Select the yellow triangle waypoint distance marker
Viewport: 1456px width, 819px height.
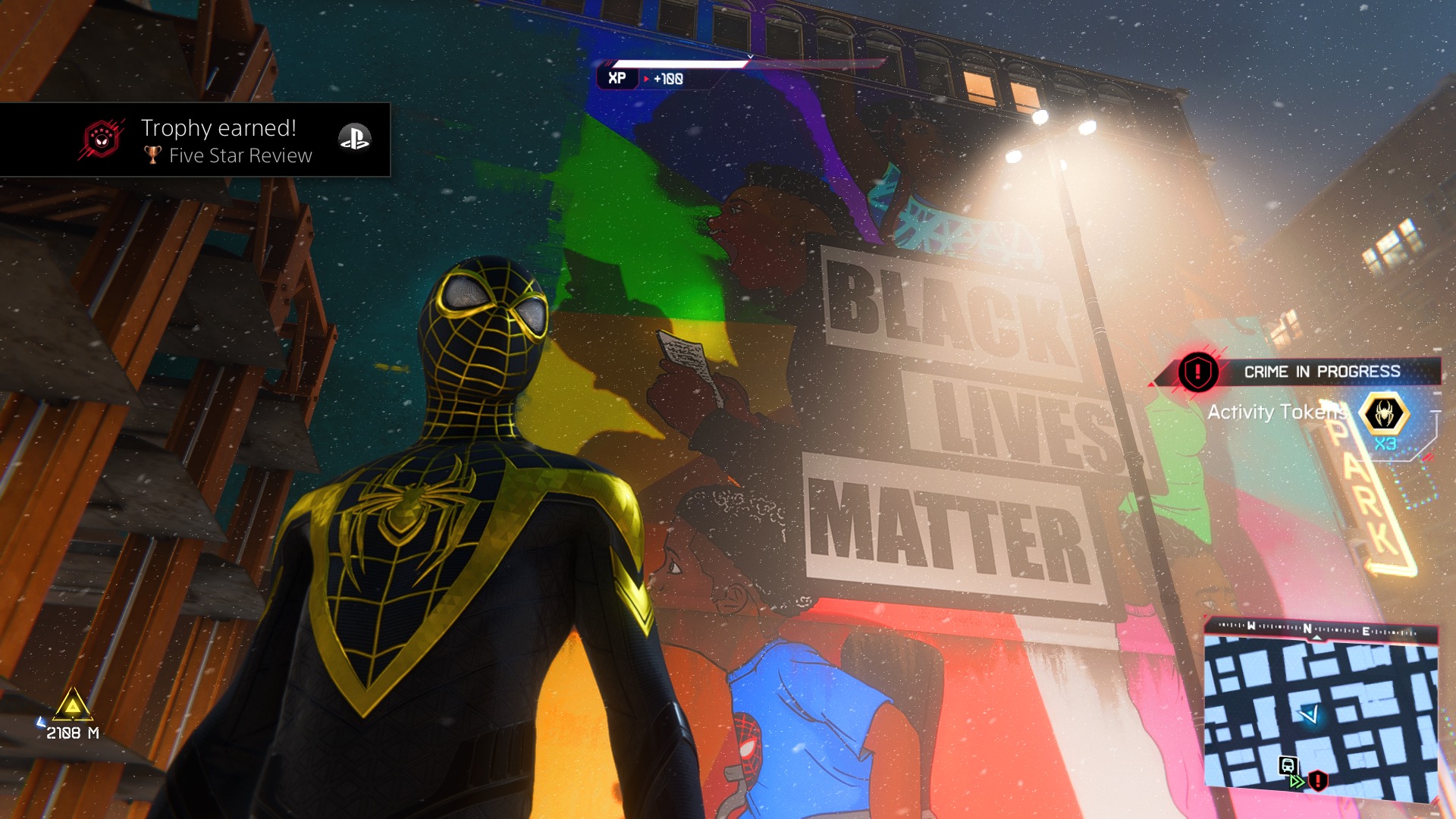72,707
